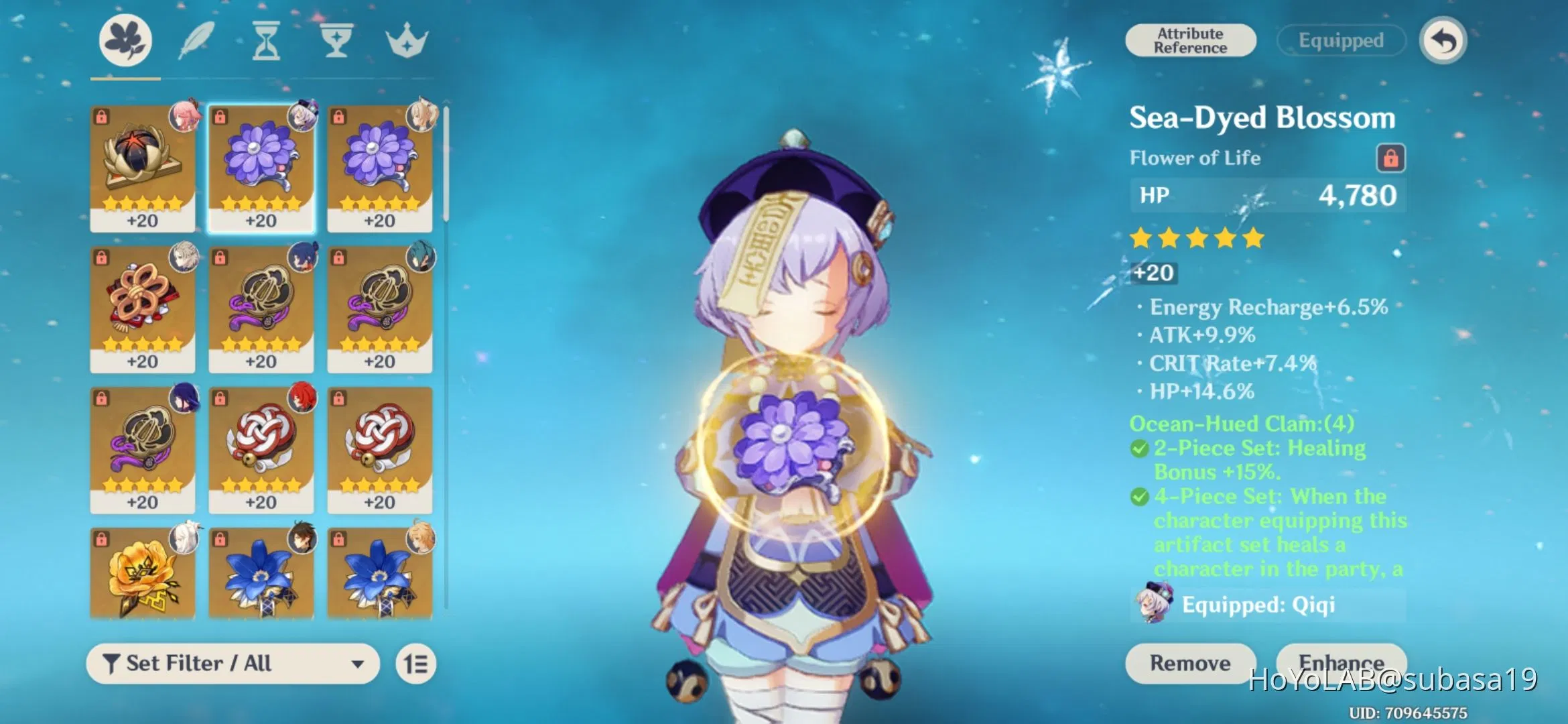Open the Circlet of Logos crown icon
The image size is (1568, 724).
click(409, 40)
